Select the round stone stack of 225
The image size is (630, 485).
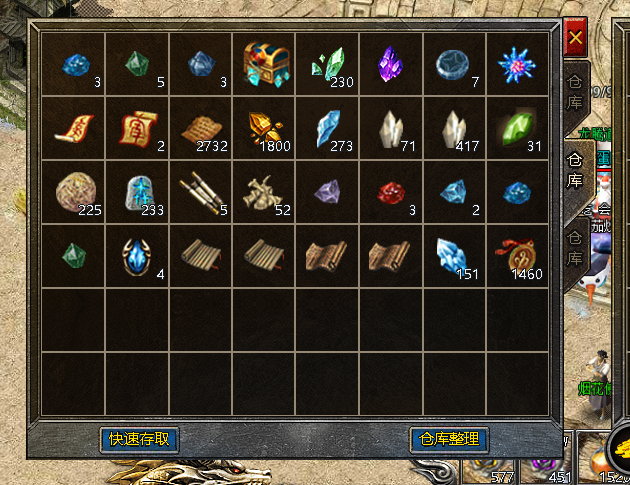tap(75, 191)
